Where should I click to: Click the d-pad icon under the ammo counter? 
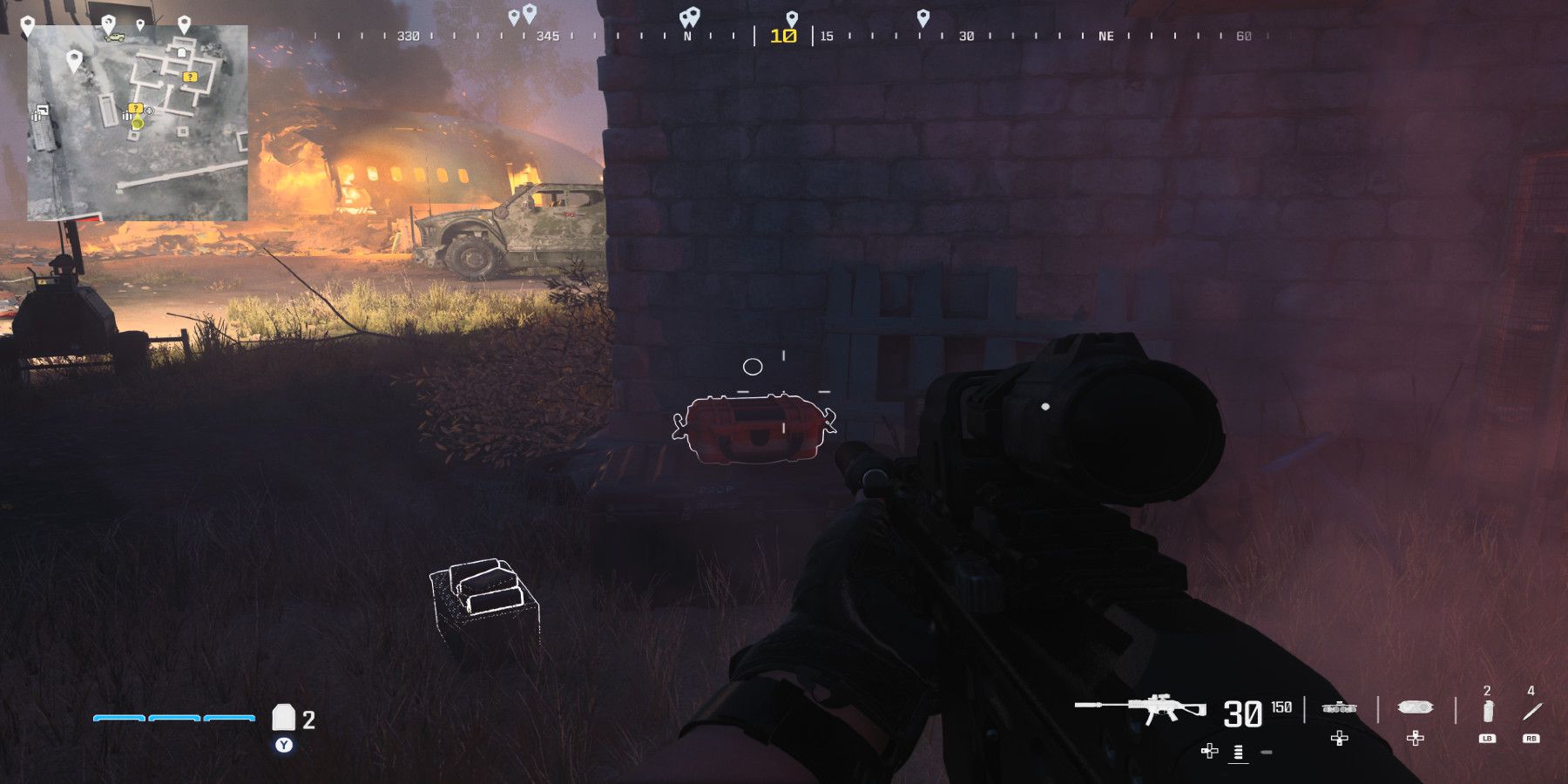(1209, 751)
